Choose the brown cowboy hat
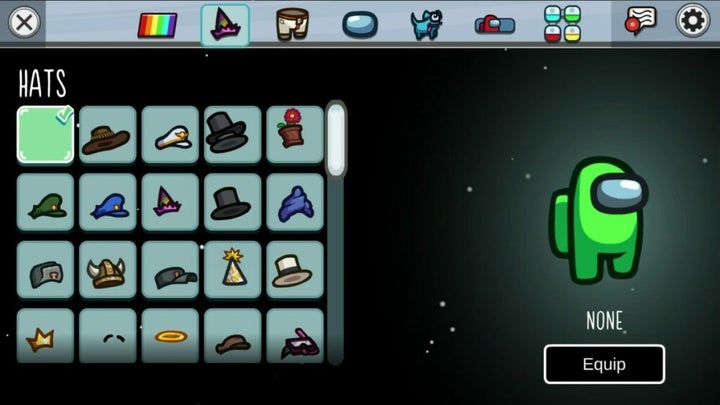Image resolution: width=720 pixels, height=405 pixels. coord(107,135)
